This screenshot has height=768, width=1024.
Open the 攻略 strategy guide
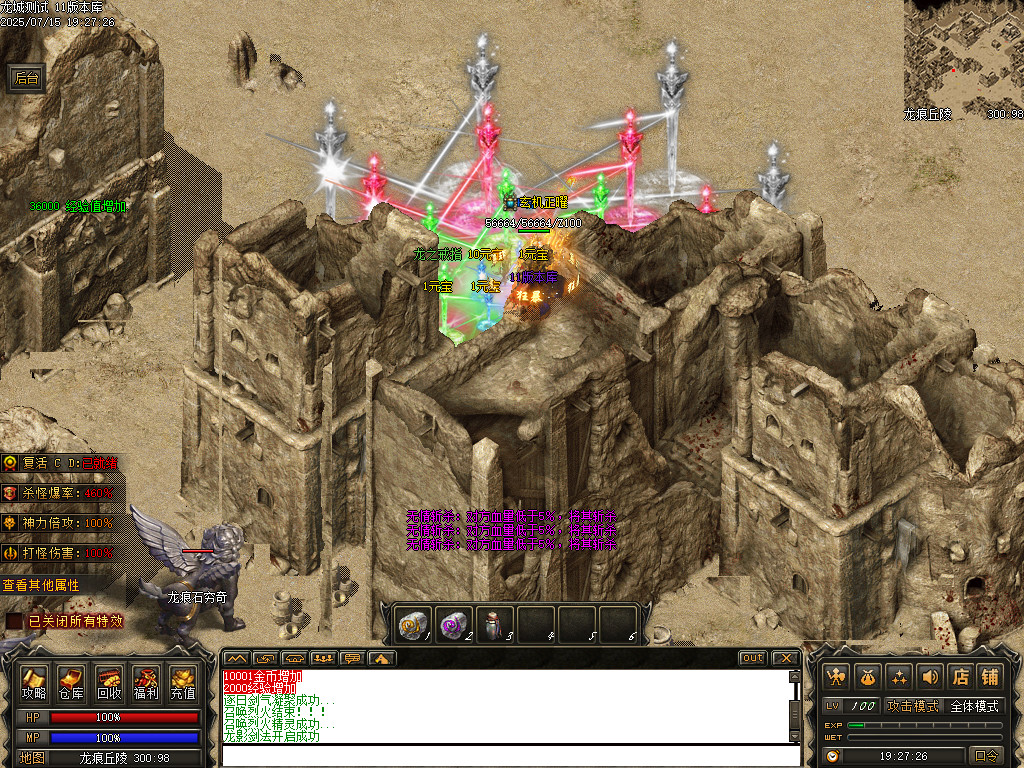pyautogui.click(x=35, y=683)
